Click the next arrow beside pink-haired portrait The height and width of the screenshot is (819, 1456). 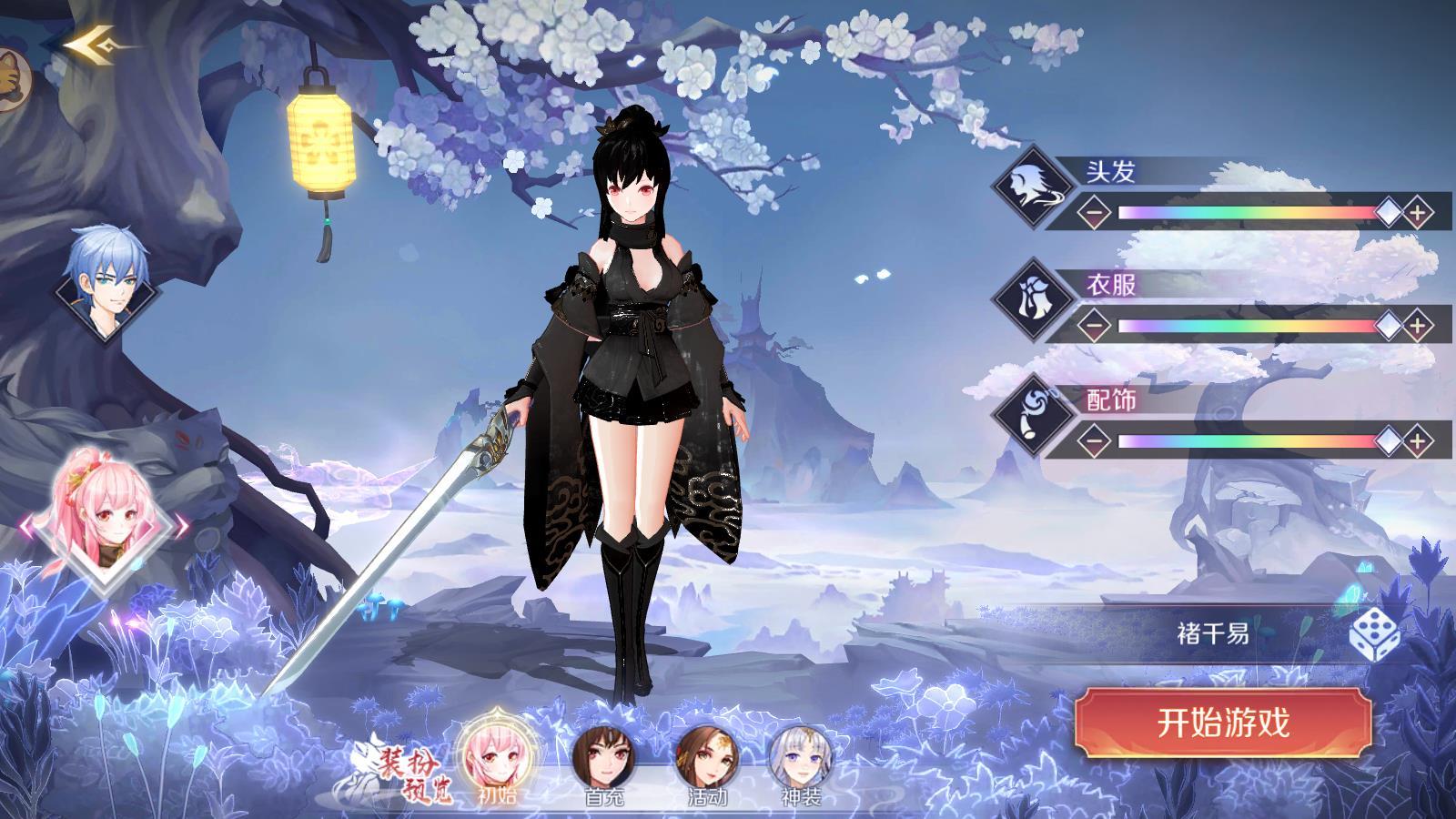coord(182,525)
